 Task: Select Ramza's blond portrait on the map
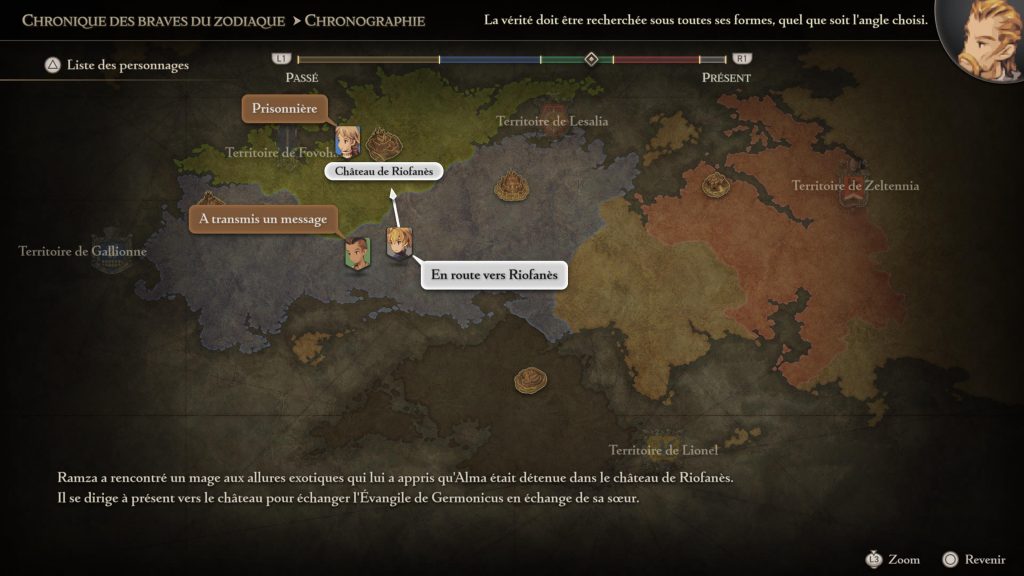point(398,244)
